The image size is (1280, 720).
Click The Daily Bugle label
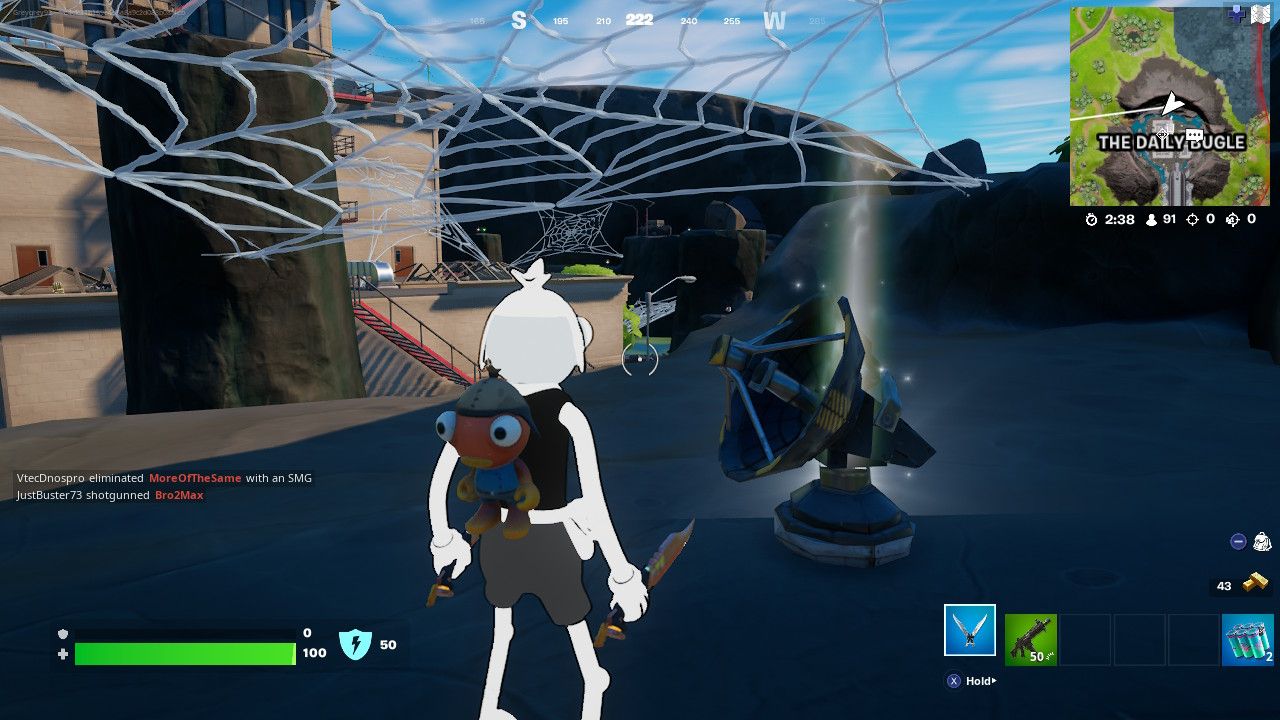coord(1172,143)
